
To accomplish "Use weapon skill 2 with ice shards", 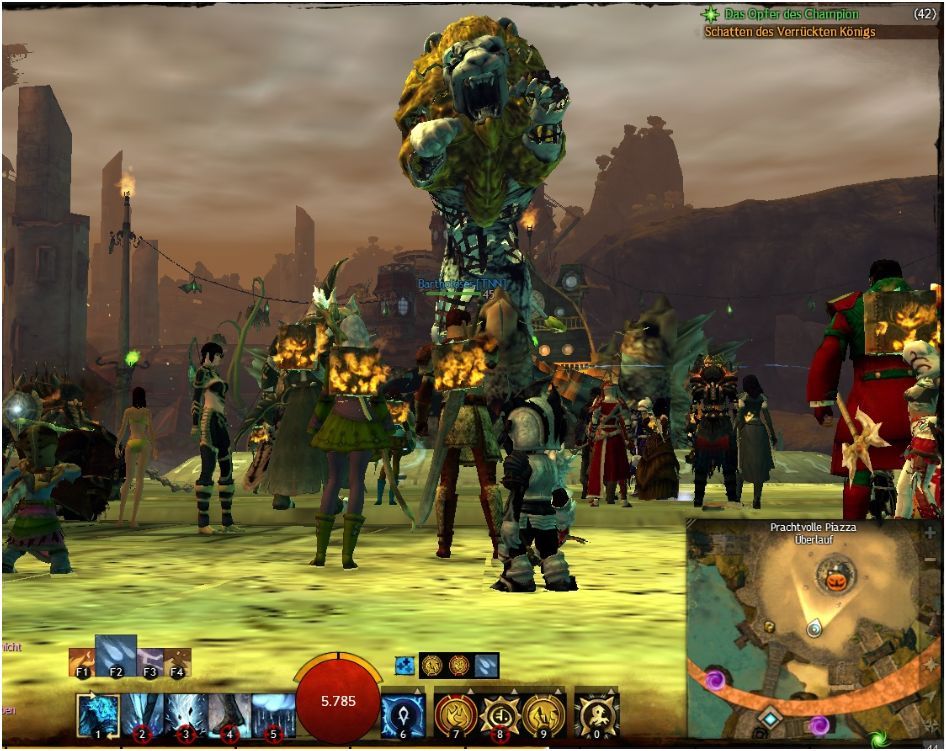I will (x=144, y=714).
